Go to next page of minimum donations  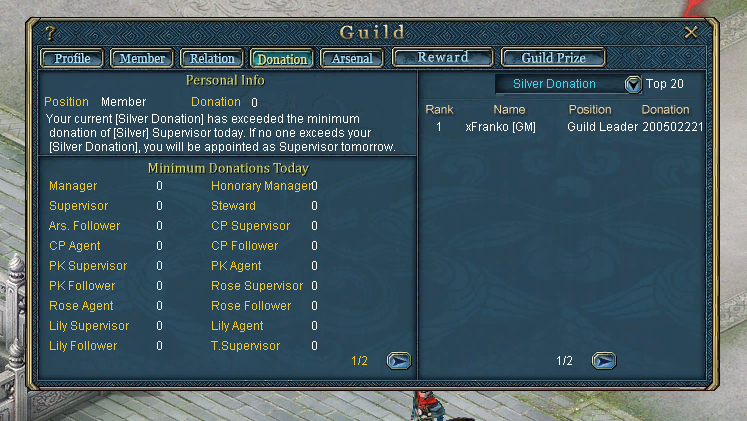(x=398, y=361)
